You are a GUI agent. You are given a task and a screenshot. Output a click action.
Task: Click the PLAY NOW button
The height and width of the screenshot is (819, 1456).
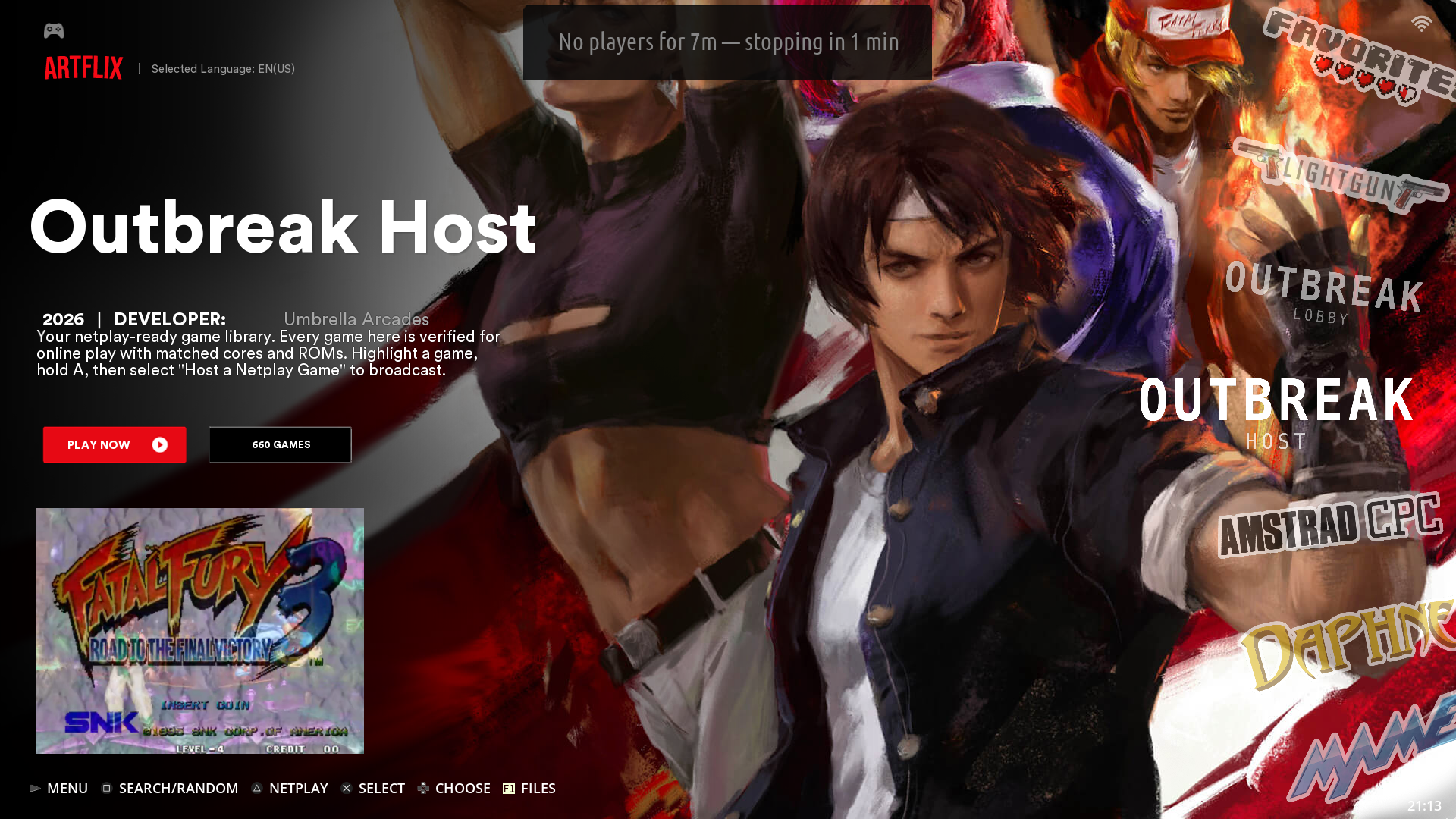[114, 444]
